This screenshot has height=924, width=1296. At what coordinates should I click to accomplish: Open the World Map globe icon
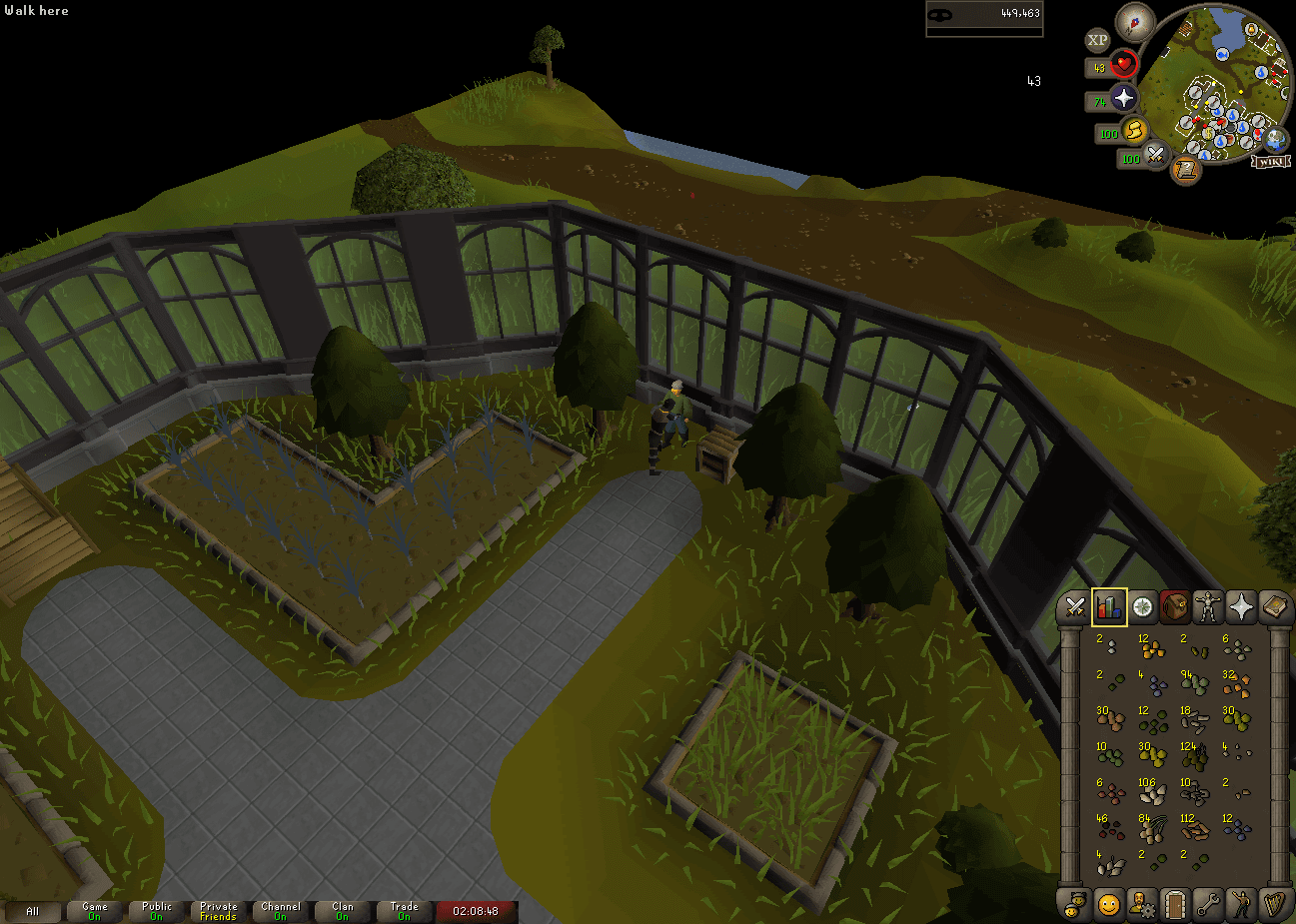[x=1276, y=141]
